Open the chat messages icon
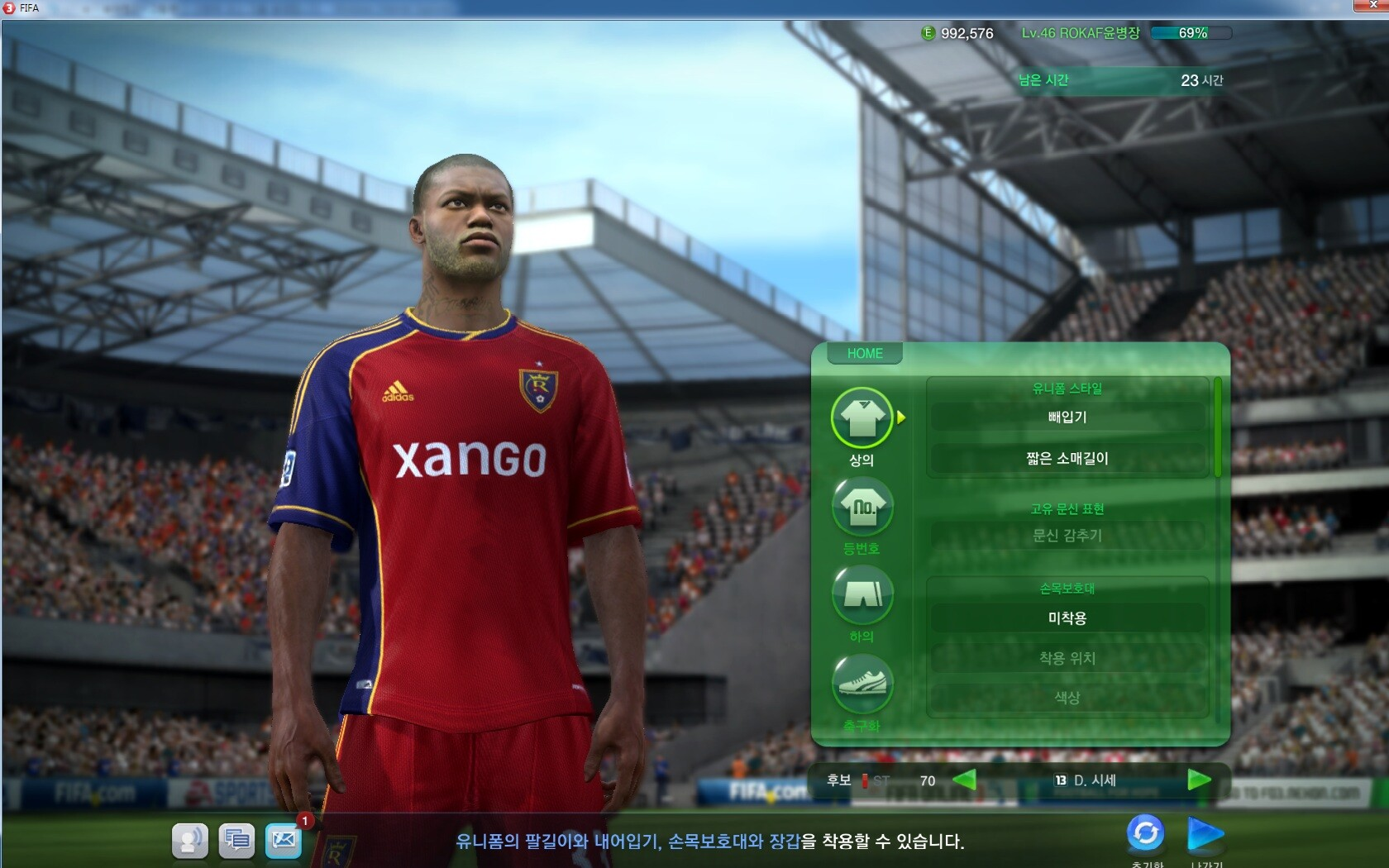1389x868 pixels. [236, 841]
